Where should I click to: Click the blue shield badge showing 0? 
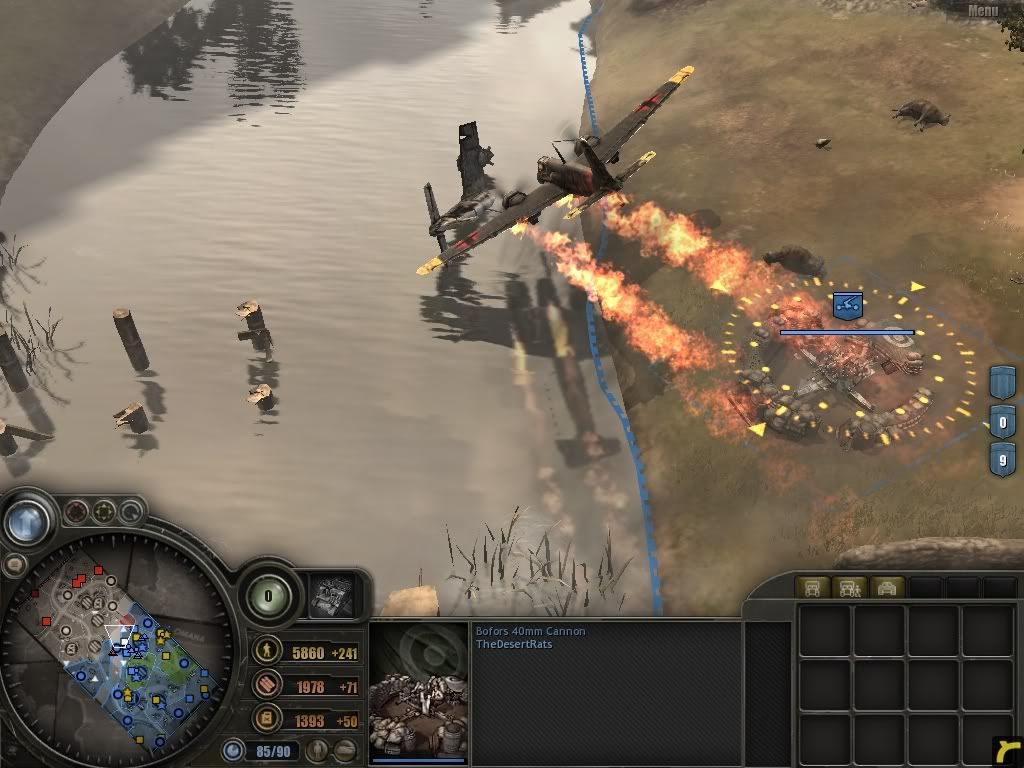[1002, 421]
